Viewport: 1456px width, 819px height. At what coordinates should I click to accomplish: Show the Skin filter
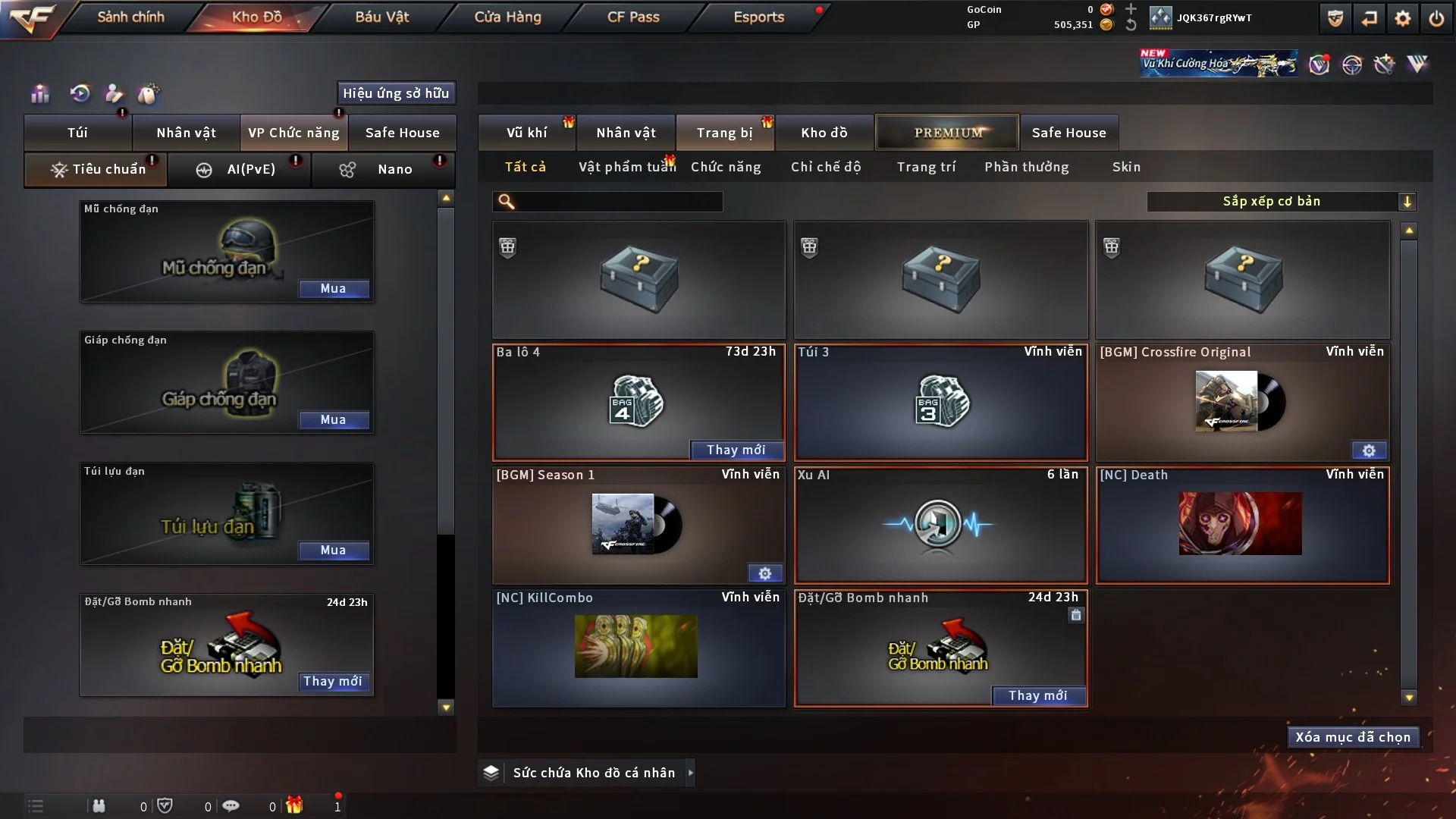coord(1126,167)
